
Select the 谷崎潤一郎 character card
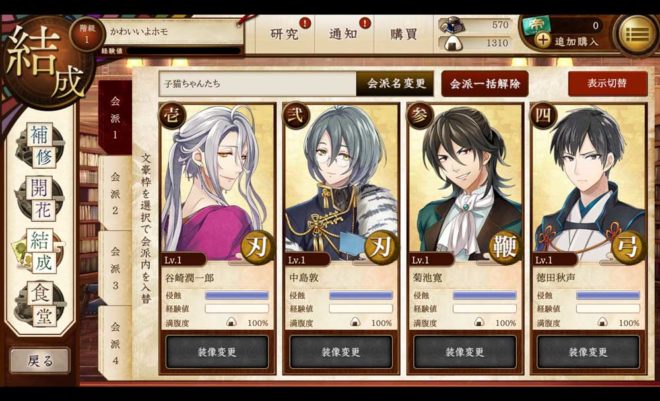pos(216,190)
